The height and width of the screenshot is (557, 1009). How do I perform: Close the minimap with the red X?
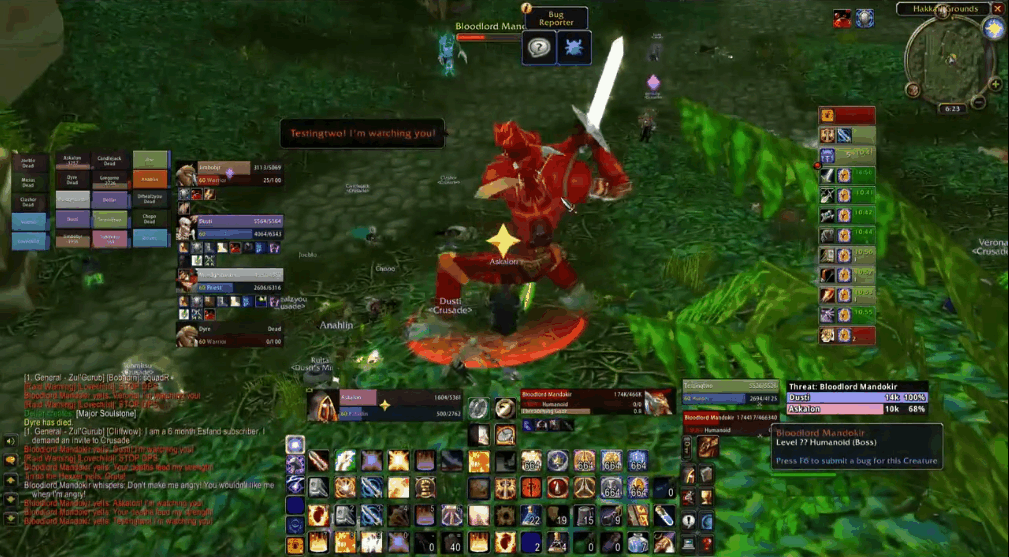point(998,8)
